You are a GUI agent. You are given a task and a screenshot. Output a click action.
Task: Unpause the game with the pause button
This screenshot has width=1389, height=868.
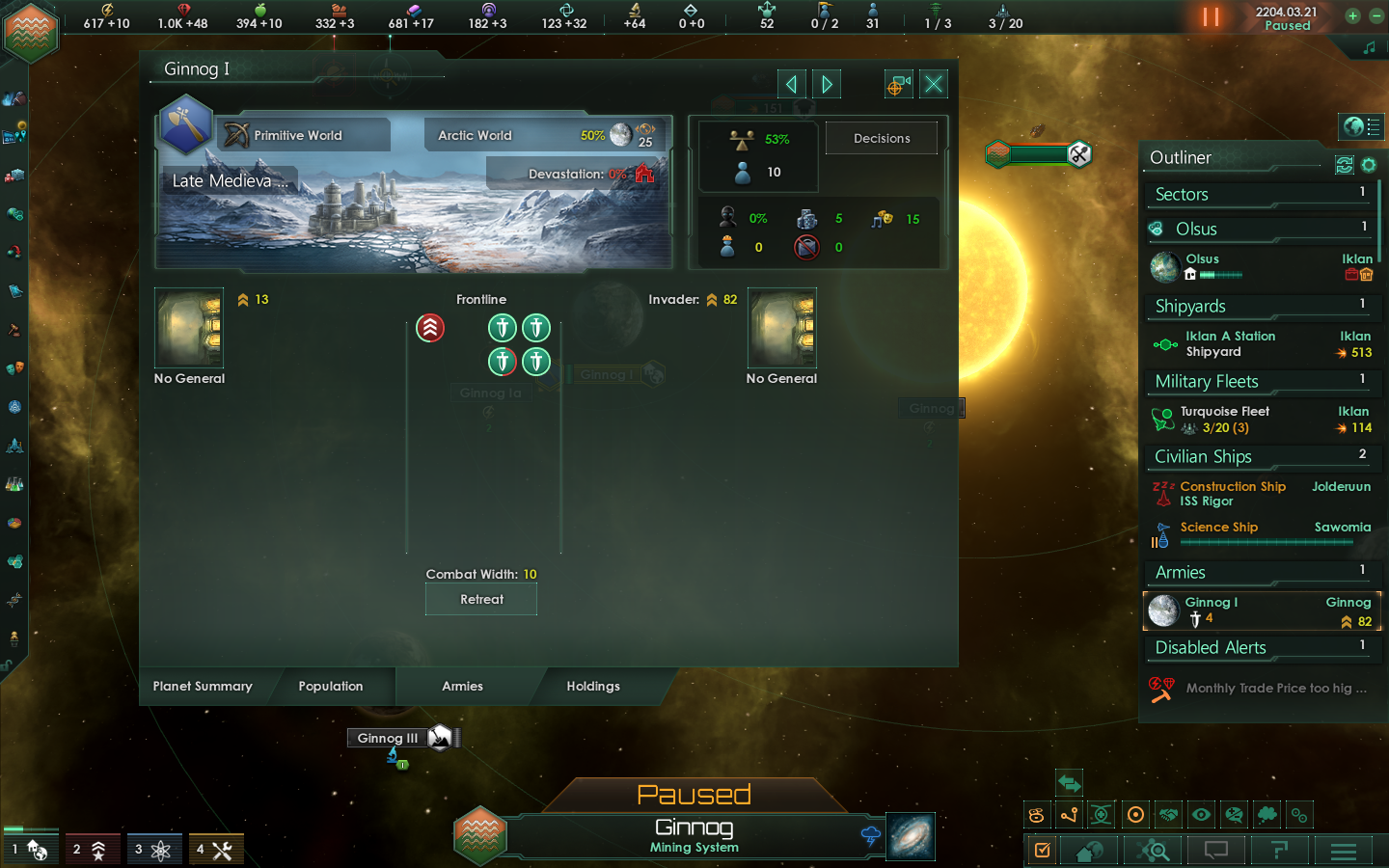1212,16
